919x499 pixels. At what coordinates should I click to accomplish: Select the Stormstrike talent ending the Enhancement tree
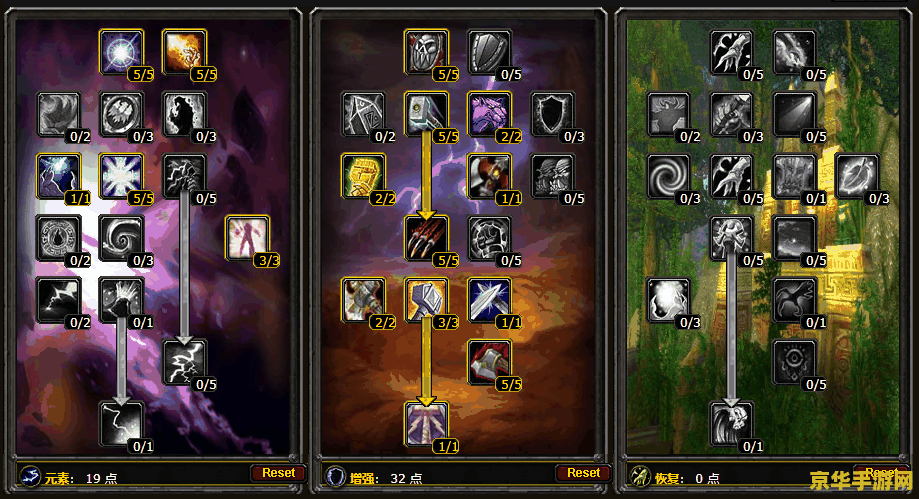click(426, 424)
